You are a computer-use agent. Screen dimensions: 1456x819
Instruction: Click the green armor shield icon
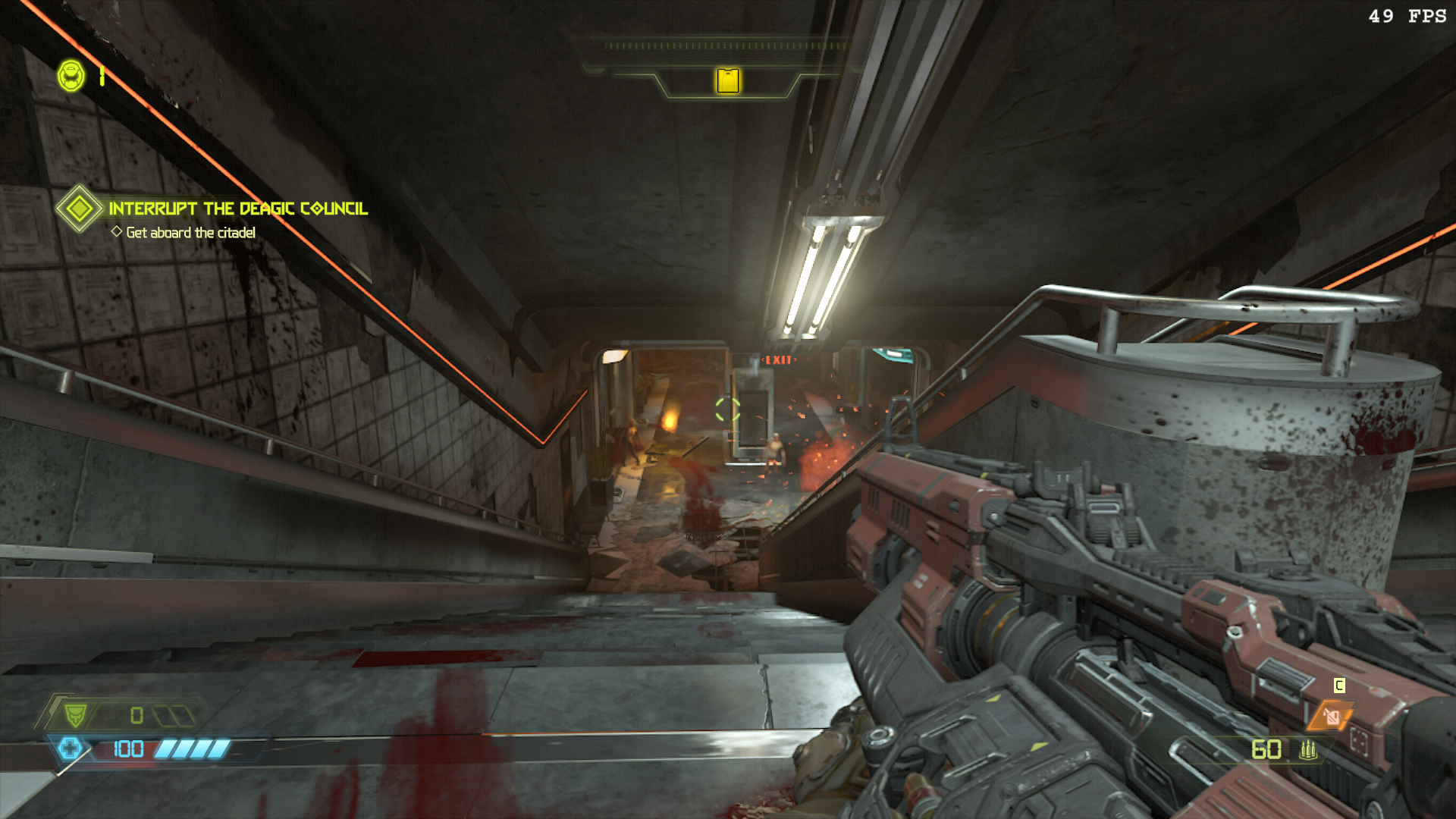[x=75, y=715]
